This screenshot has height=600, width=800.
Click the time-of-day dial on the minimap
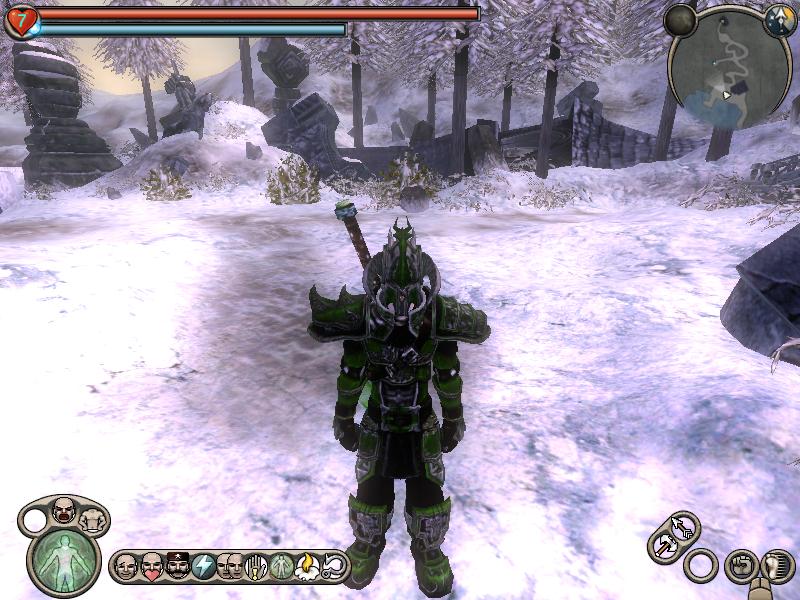(779, 20)
